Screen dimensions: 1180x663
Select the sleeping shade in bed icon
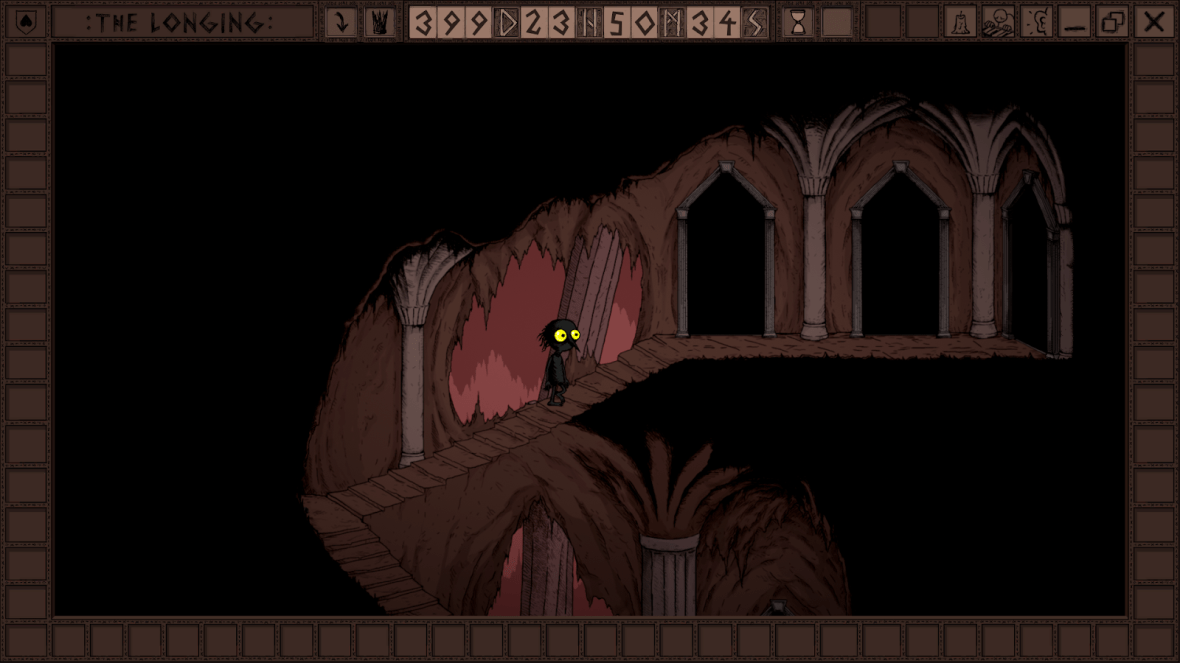pos(998,22)
